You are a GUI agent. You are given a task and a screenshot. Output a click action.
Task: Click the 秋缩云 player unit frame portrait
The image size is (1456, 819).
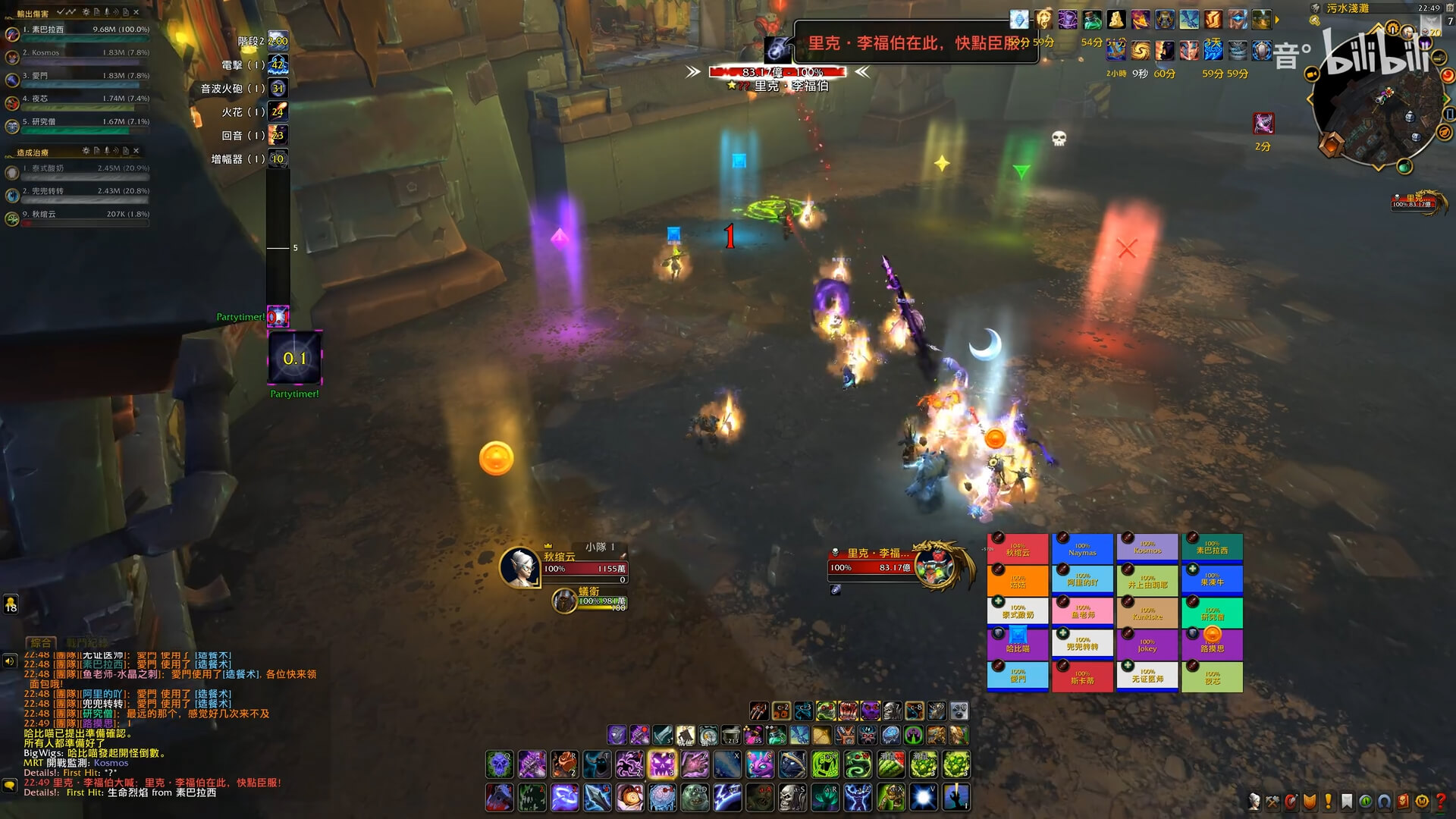coord(519,567)
